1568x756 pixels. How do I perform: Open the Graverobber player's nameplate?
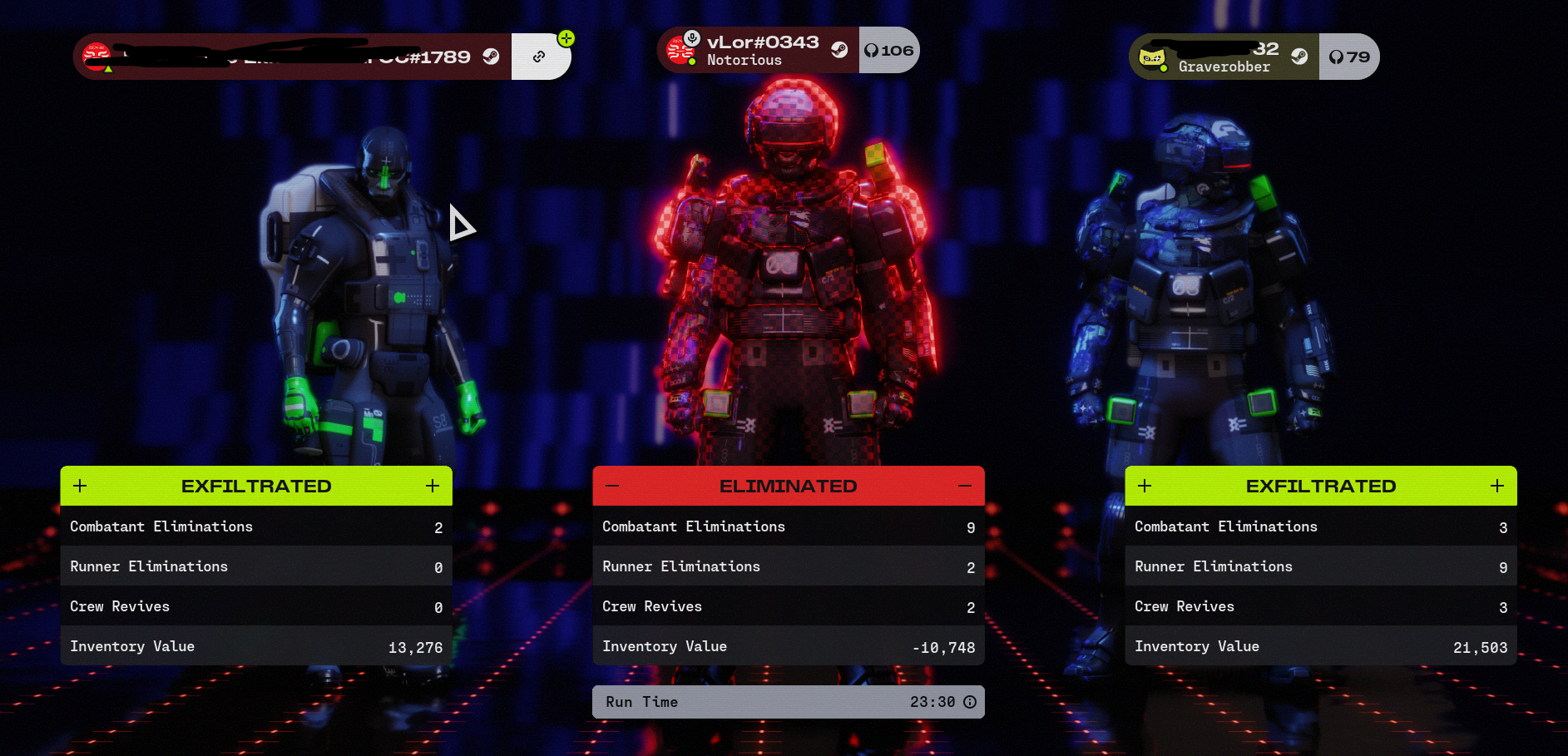[1223, 57]
